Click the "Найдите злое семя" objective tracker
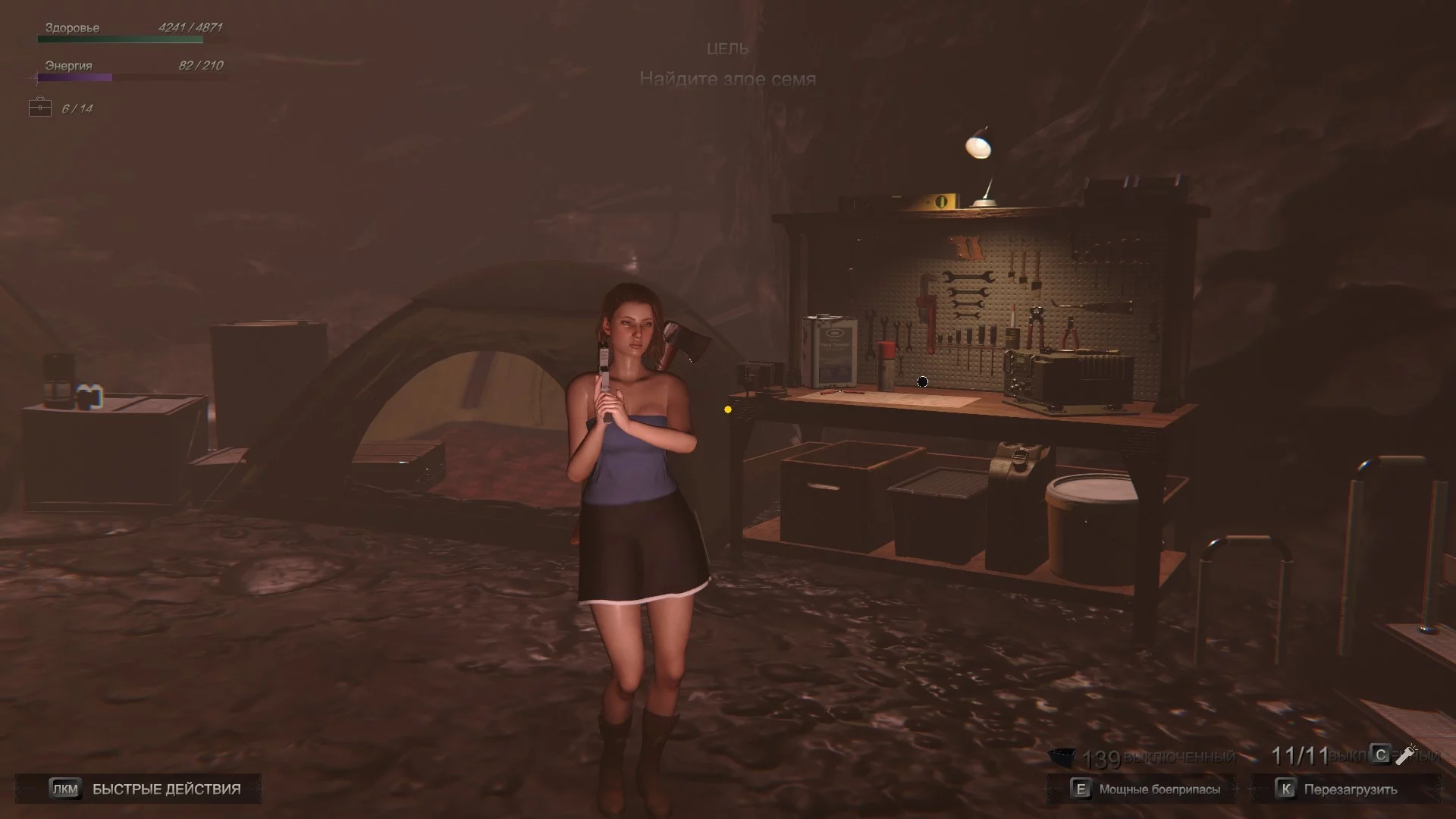Screen dimensions: 1456x819 click(727, 79)
